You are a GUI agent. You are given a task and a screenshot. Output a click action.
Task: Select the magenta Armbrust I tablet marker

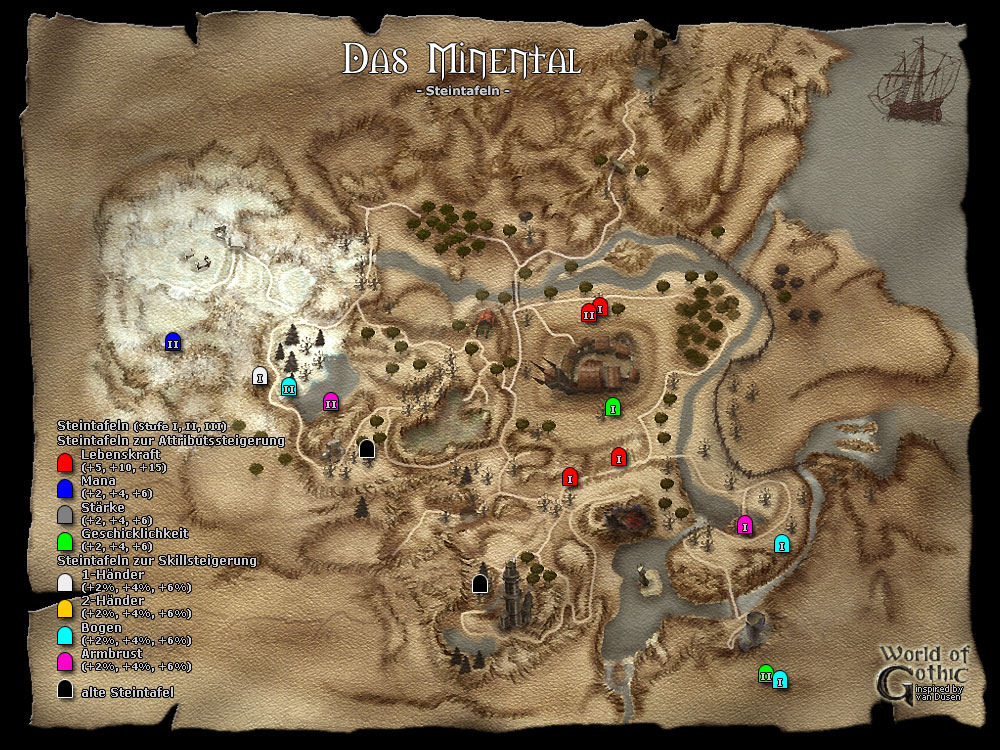(744, 524)
